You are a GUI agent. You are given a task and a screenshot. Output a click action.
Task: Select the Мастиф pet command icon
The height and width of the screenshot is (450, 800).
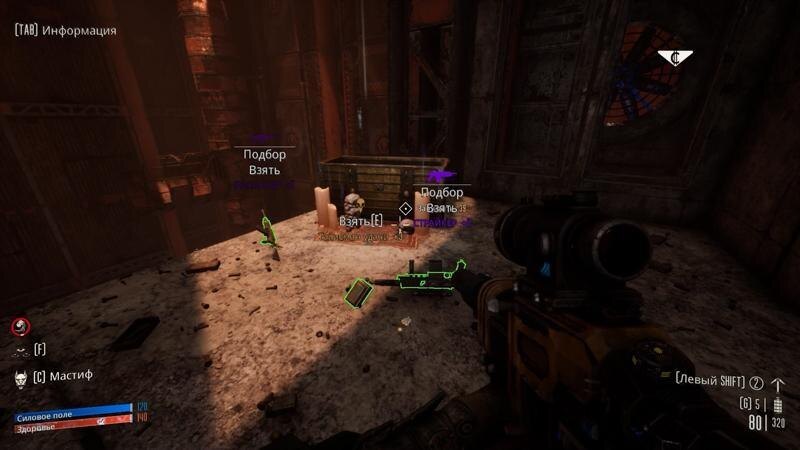[20, 378]
